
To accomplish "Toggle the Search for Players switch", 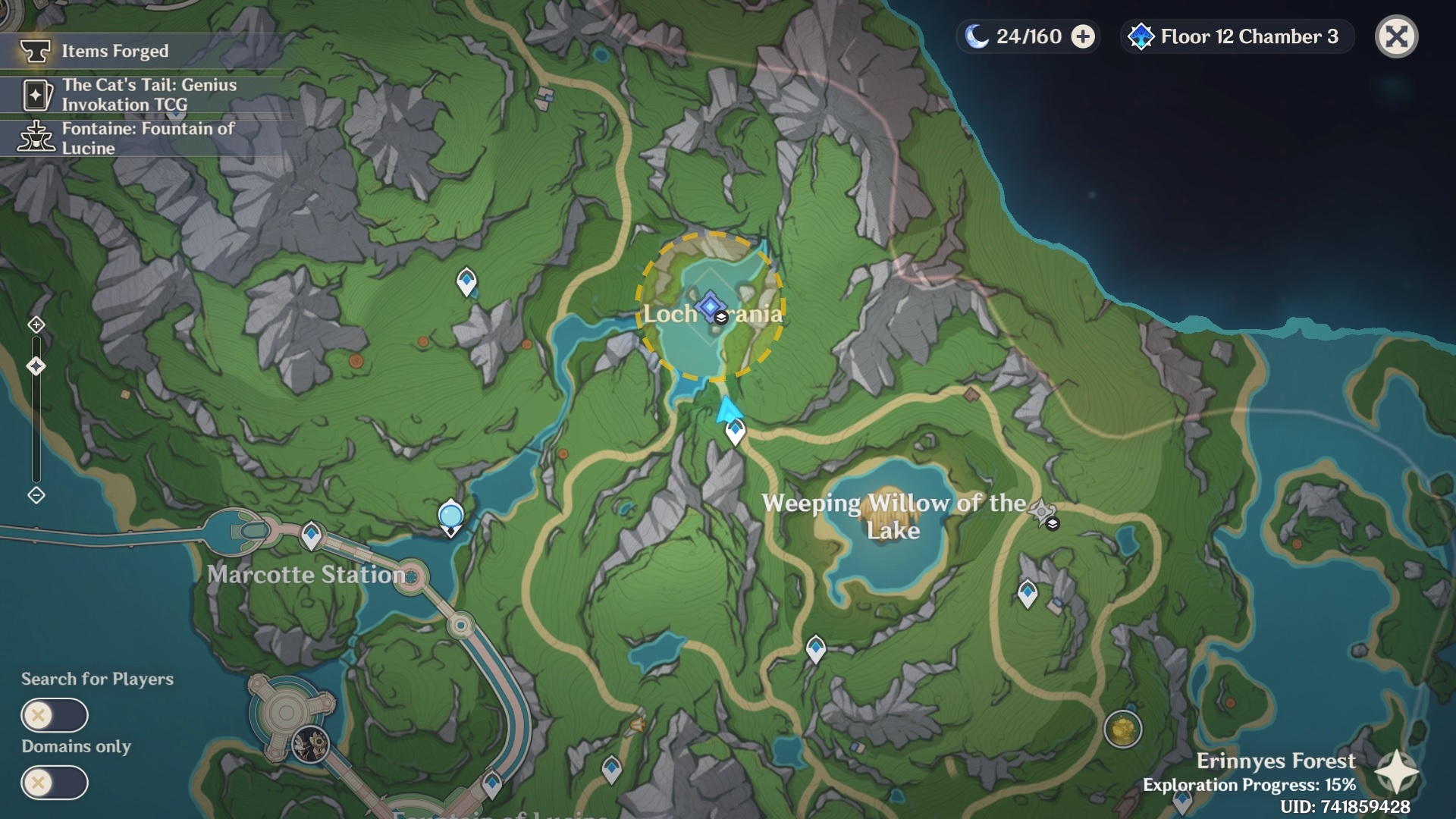I will (55, 715).
